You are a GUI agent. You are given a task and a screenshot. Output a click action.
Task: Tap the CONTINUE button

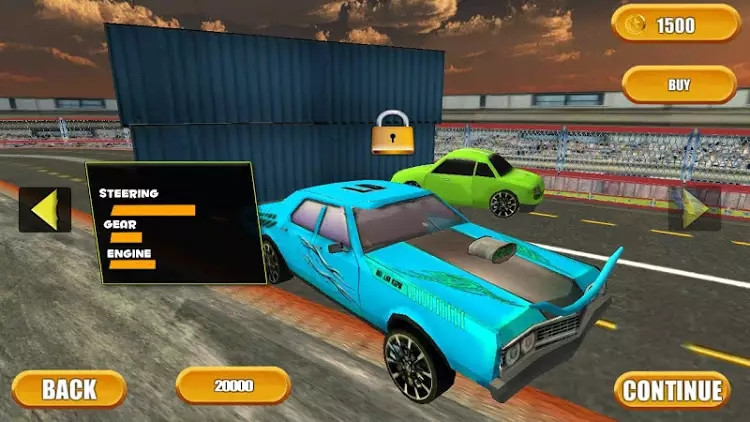click(672, 390)
